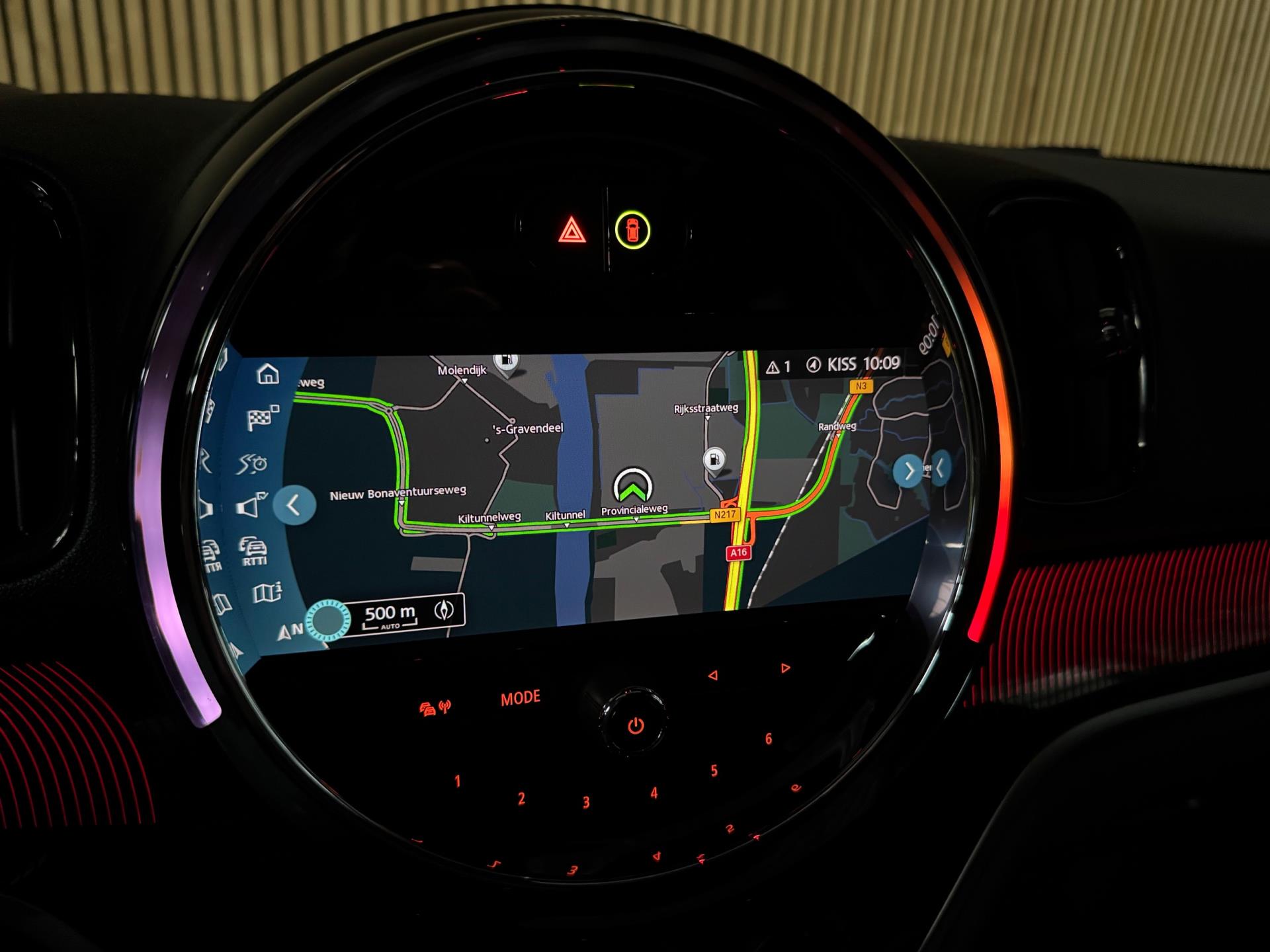Select the checkered flag destination icon

[263, 418]
